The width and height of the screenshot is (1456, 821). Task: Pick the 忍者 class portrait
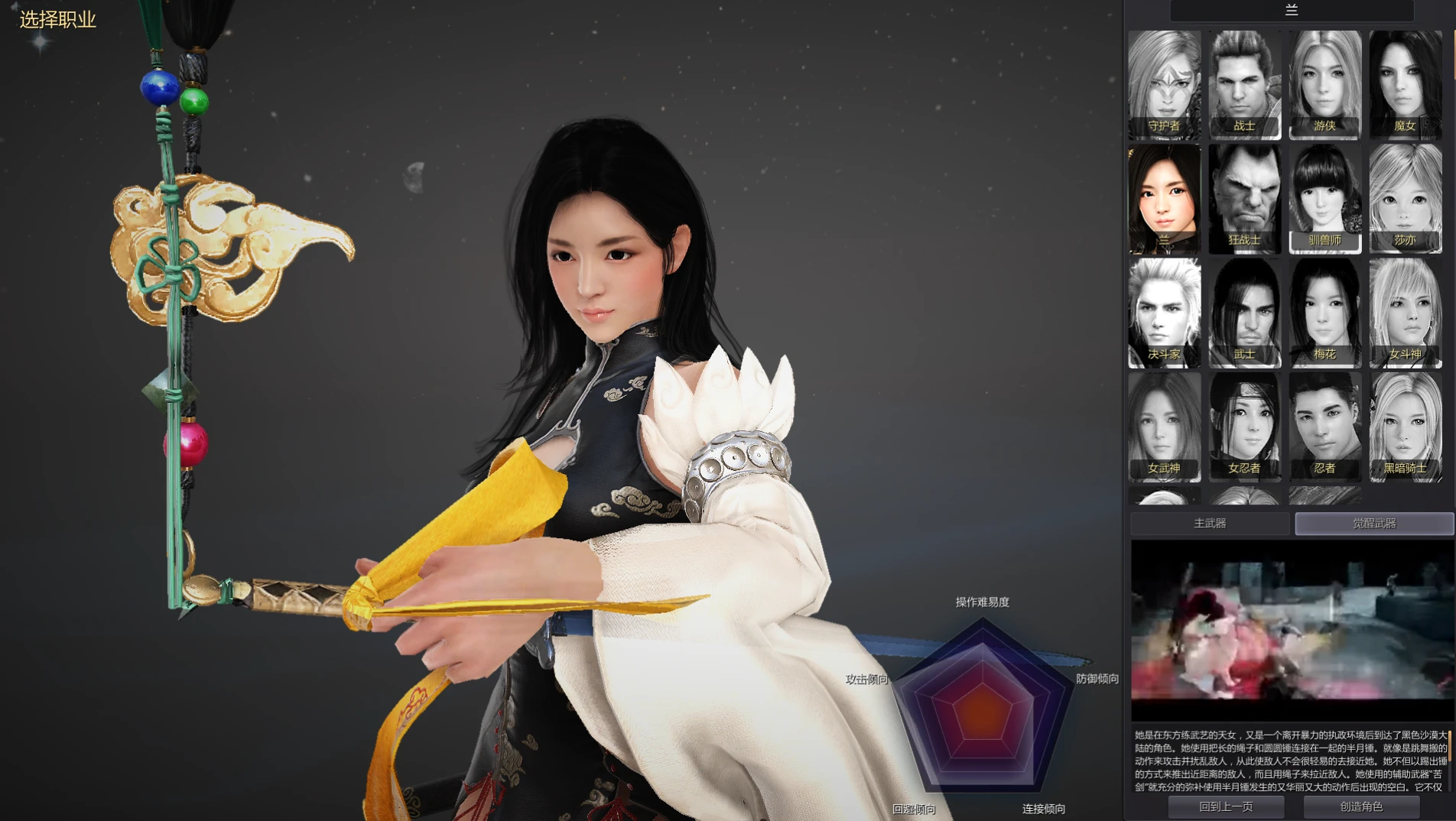[x=1324, y=427]
